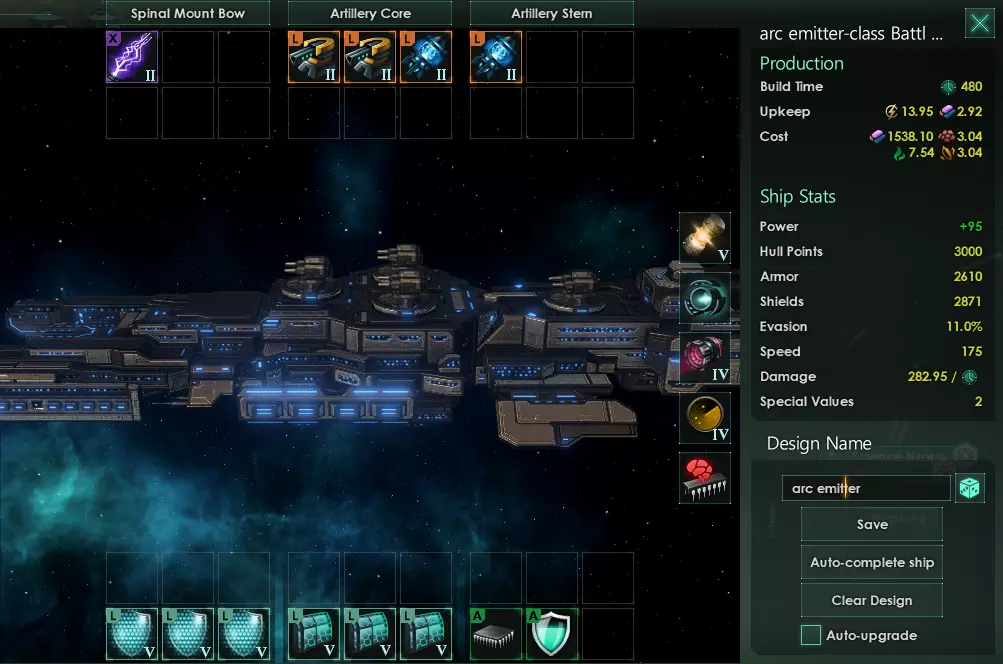Viewport: 1003px width, 664px height.
Task: Select the blue weapon in Artillery Stern
Action: 496,57
